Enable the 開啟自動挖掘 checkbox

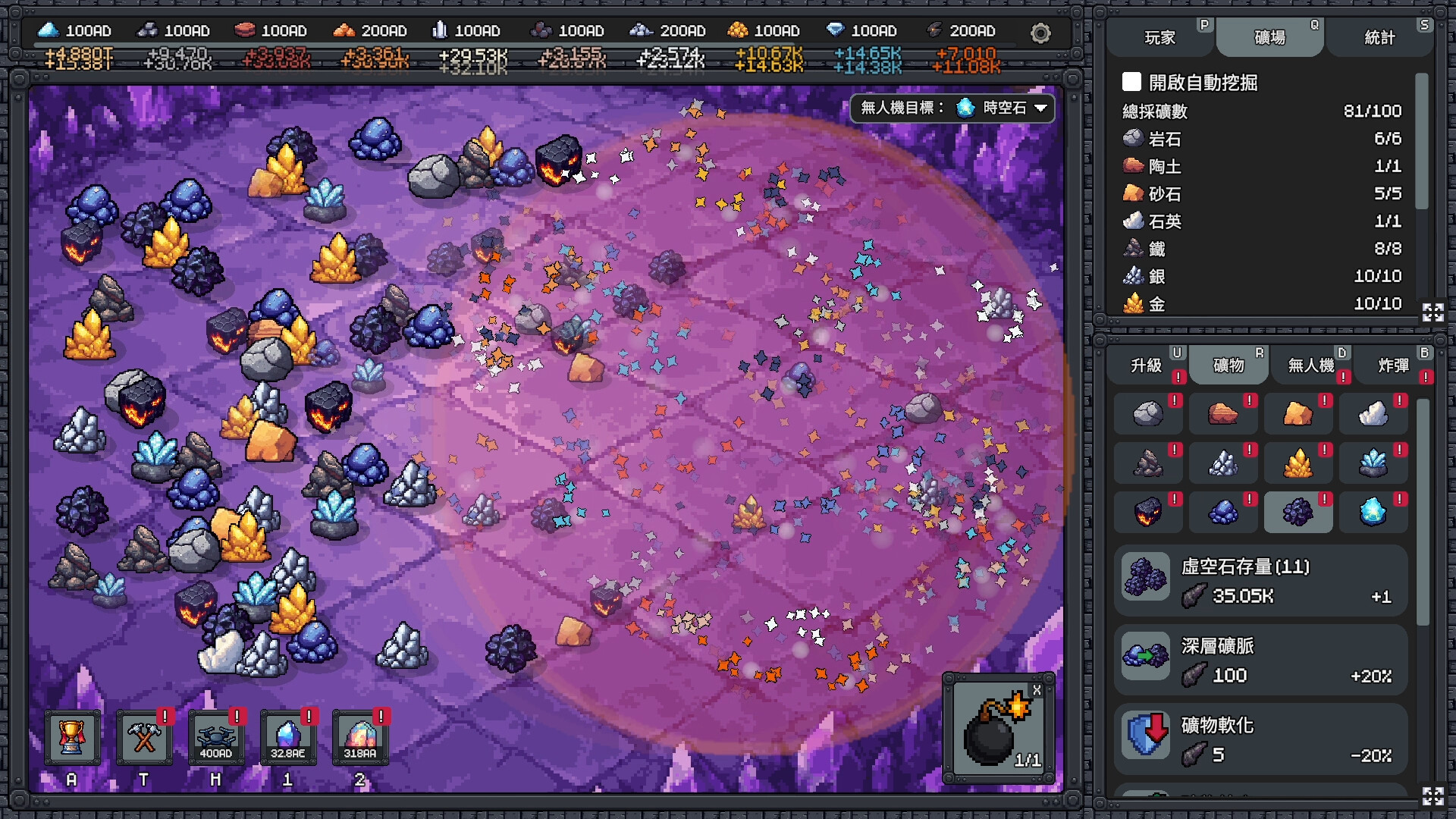[x=1133, y=83]
